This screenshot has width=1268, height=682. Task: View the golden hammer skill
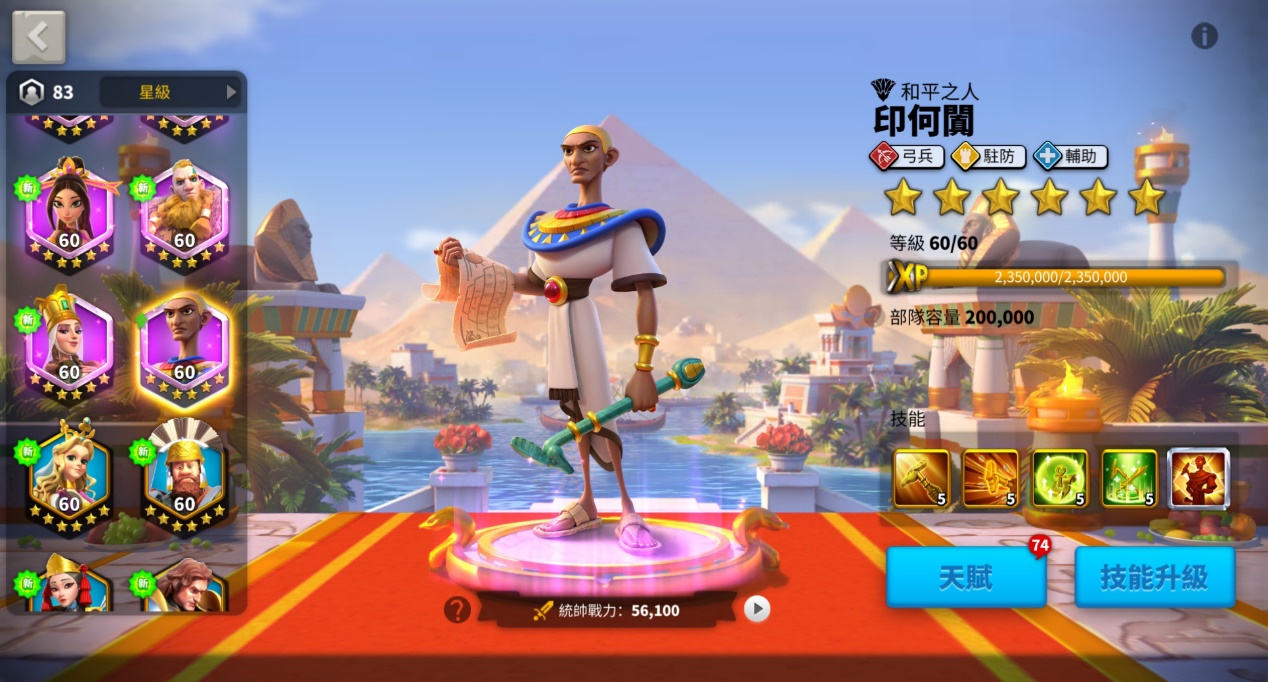tap(921, 478)
